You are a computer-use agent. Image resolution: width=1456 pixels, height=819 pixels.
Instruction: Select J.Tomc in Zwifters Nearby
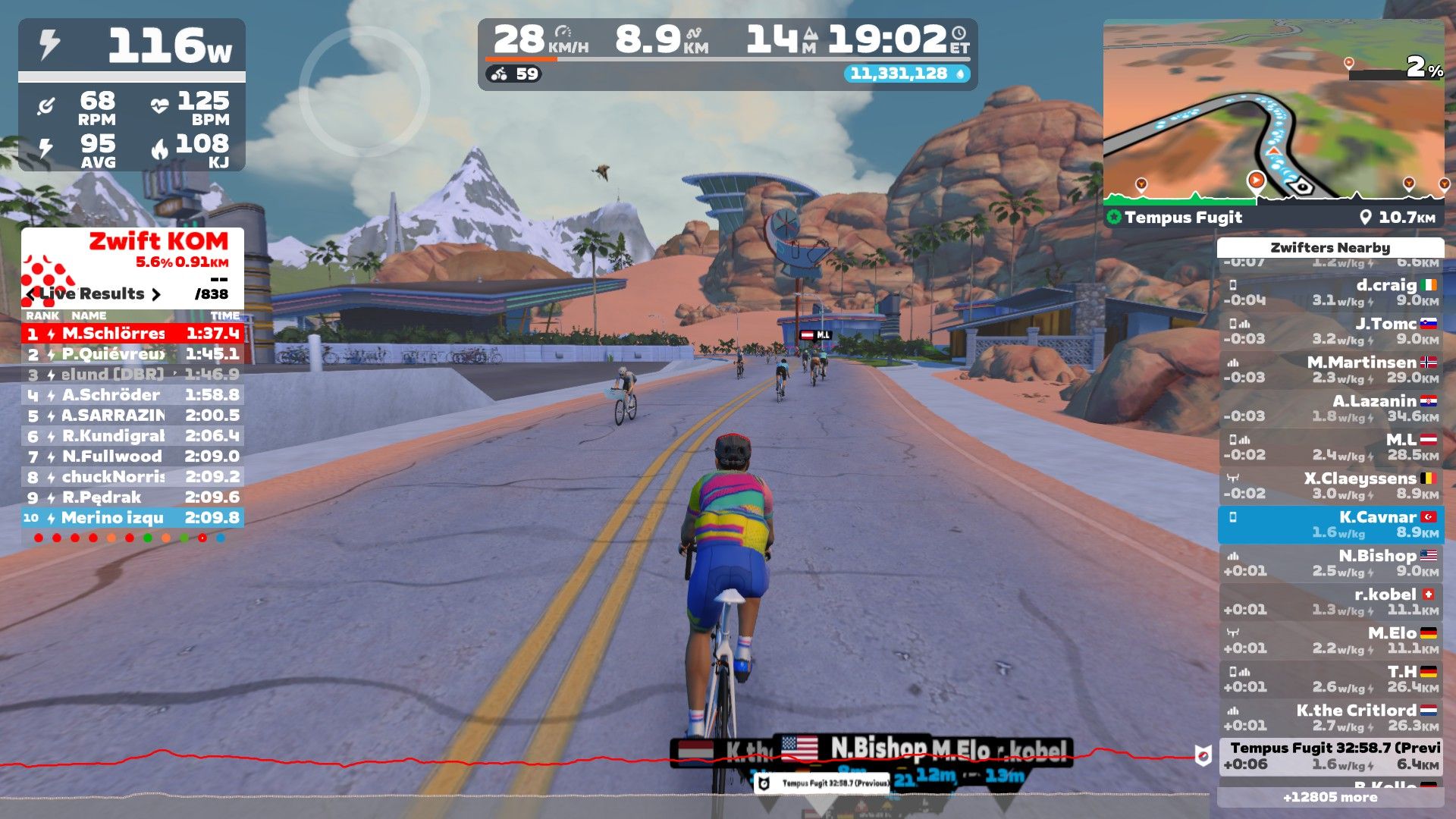(1331, 331)
